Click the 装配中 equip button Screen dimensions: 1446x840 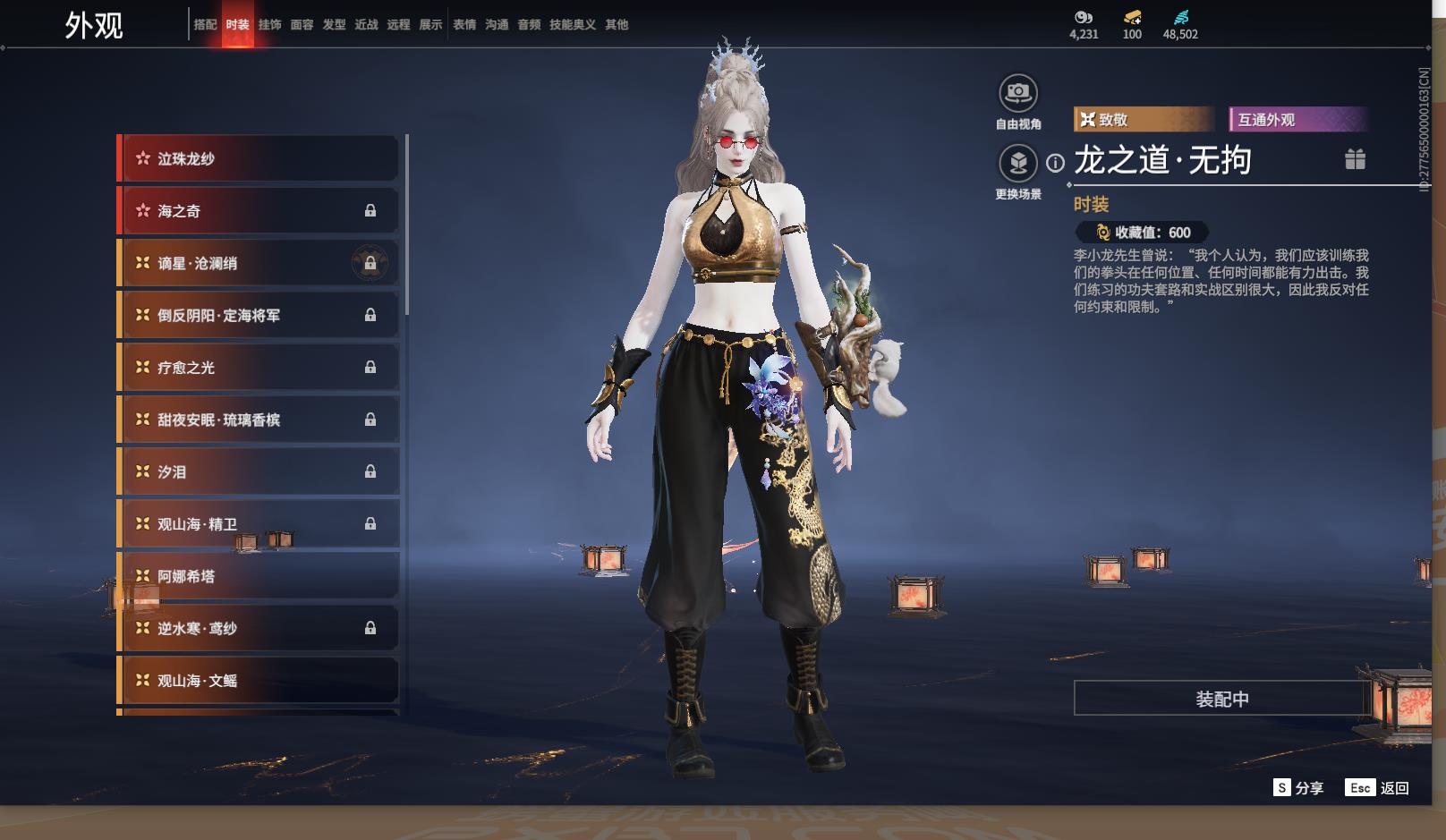[x=1221, y=699]
